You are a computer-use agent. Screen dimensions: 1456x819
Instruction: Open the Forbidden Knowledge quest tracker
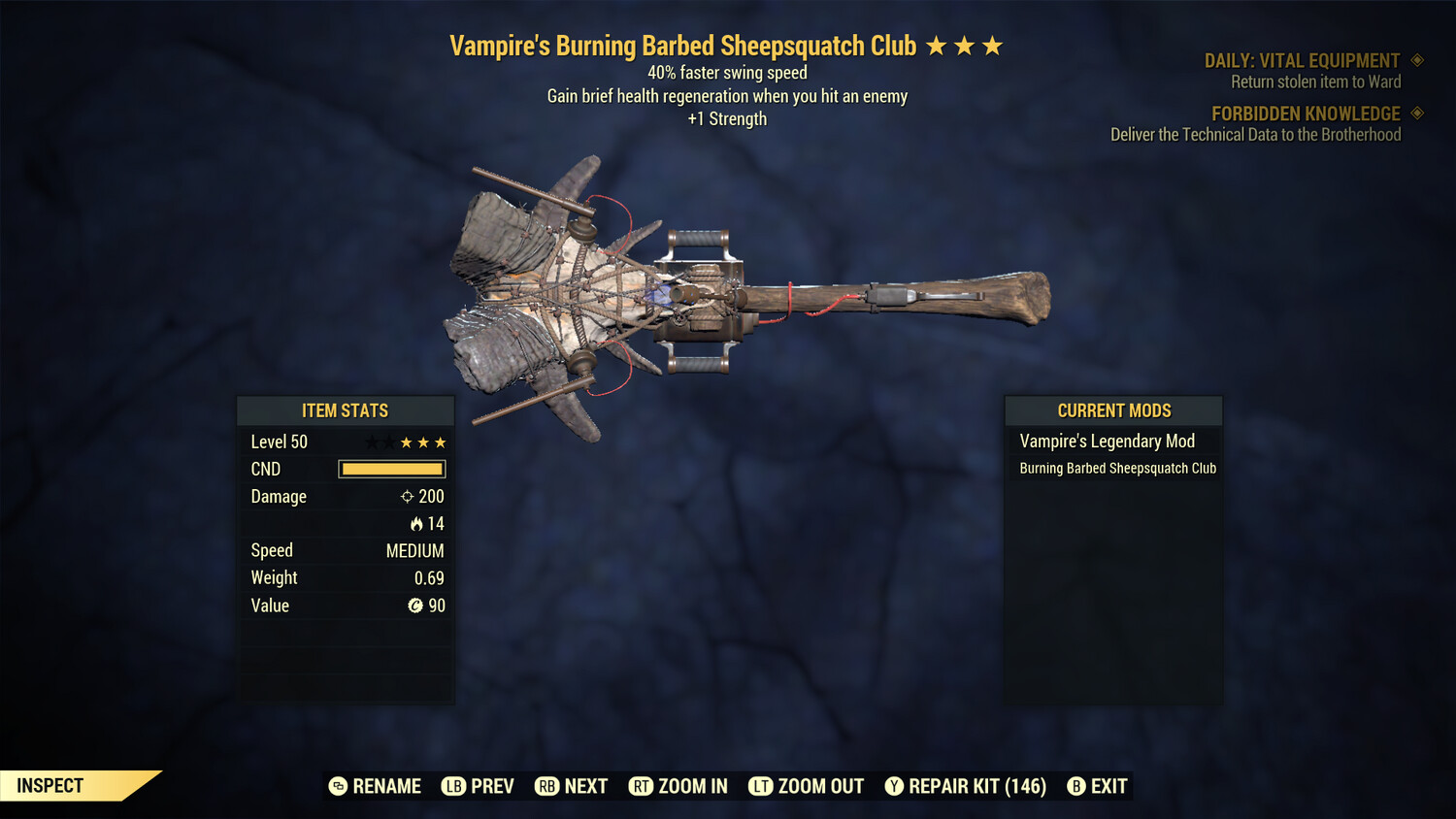pos(1306,114)
